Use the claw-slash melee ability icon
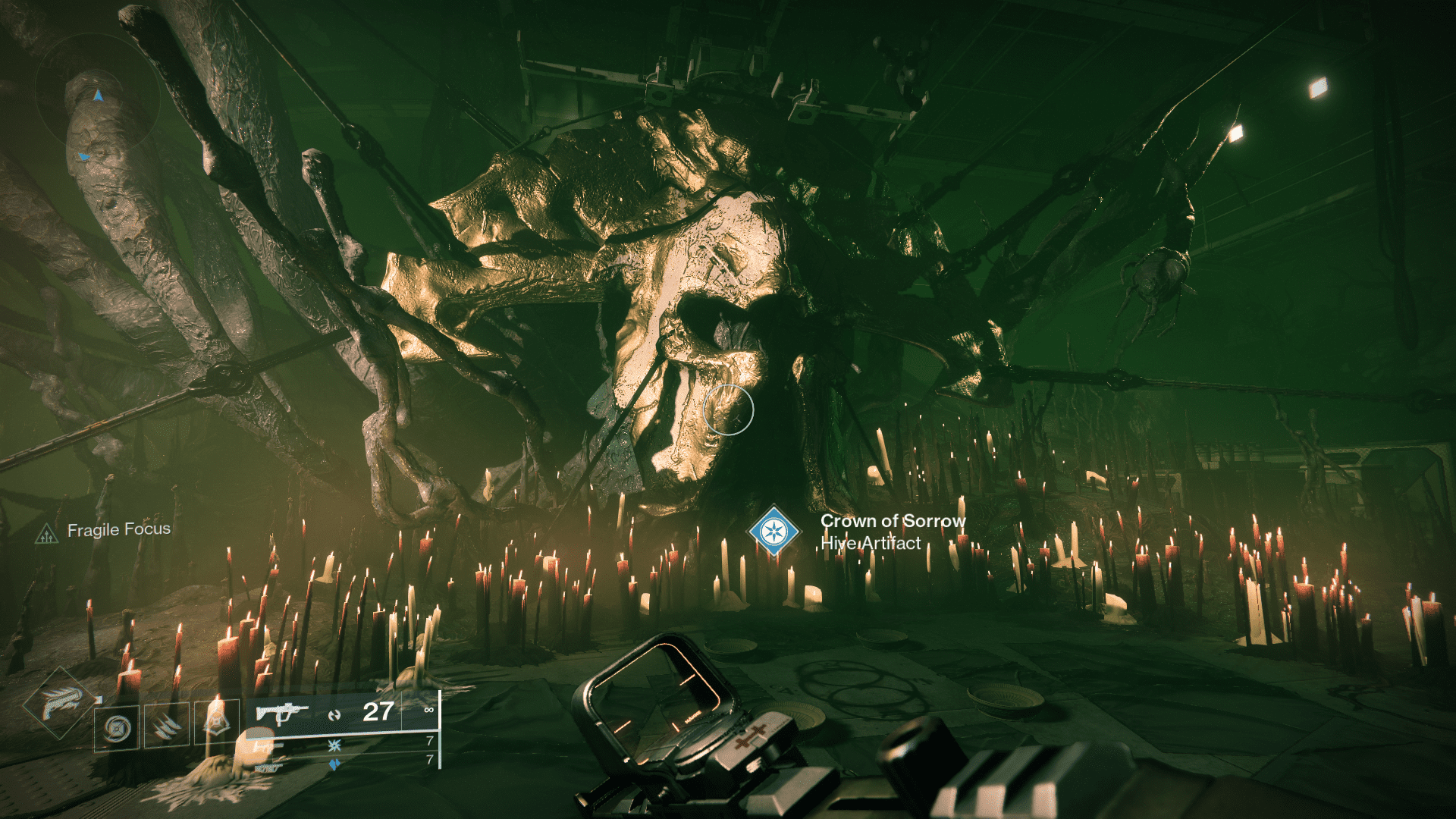The width and height of the screenshot is (1456, 819). pos(167,726)
